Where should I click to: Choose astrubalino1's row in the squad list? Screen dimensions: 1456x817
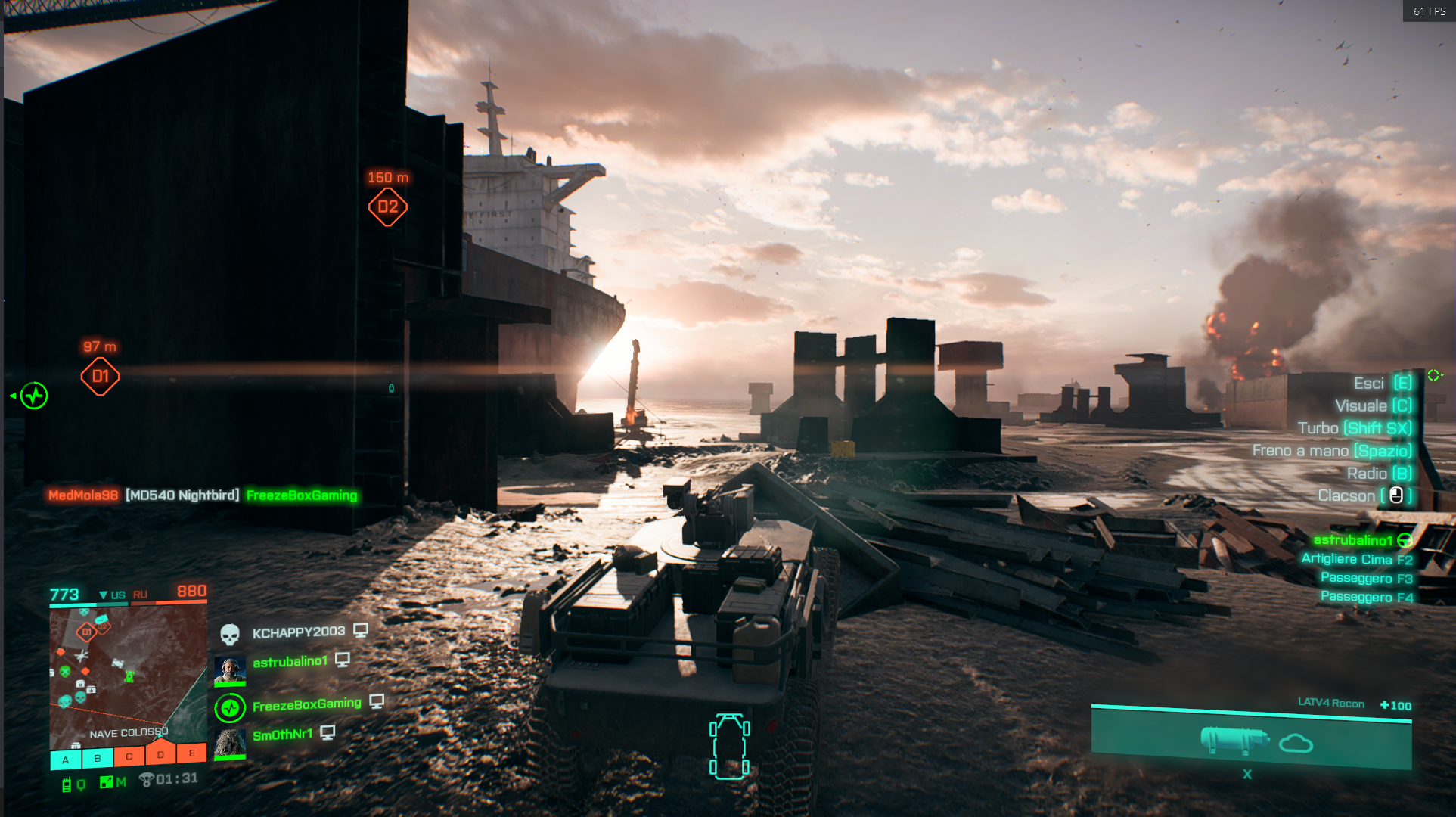[290, 662]
